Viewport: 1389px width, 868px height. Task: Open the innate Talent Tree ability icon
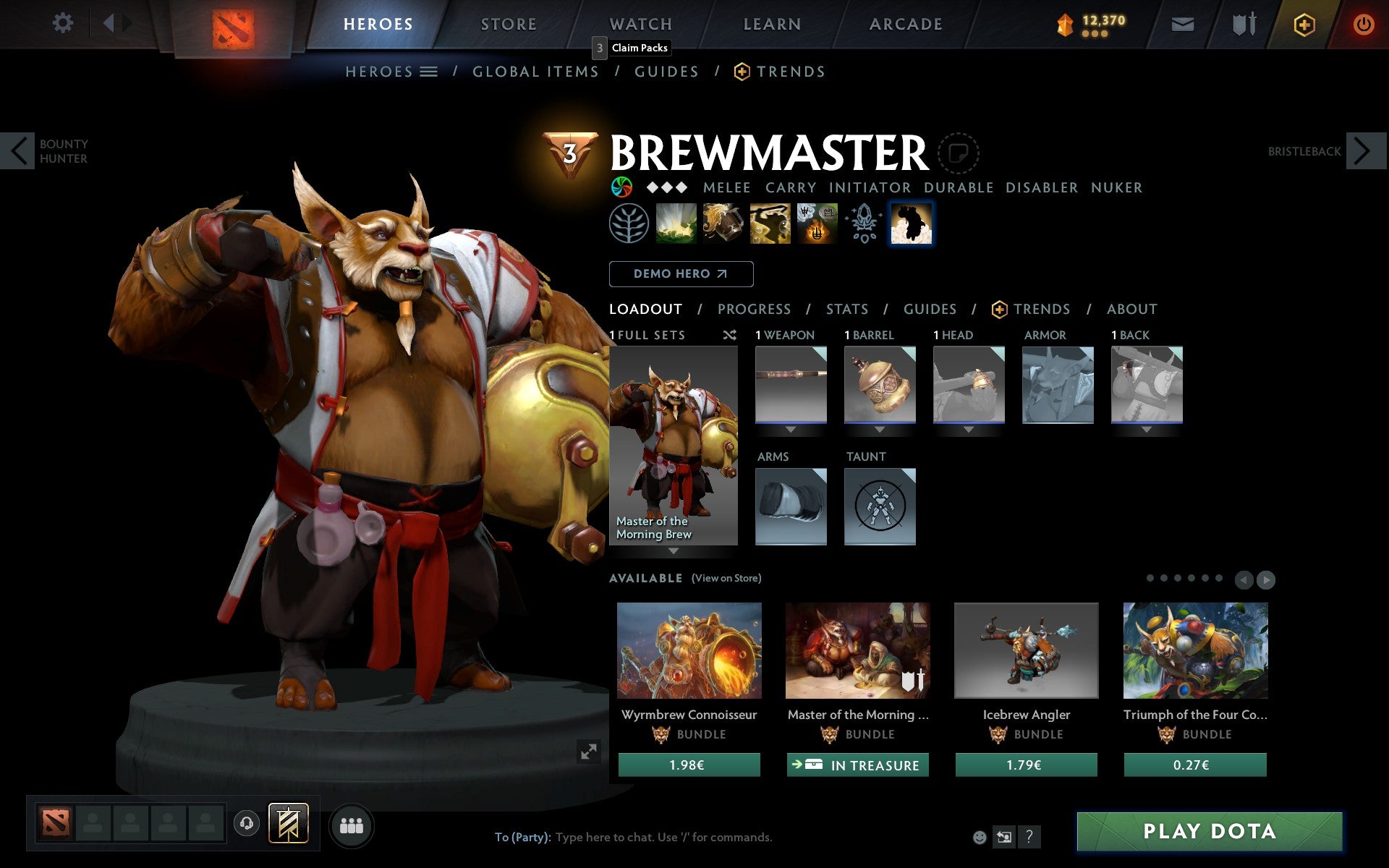click(x=629, y=224)
